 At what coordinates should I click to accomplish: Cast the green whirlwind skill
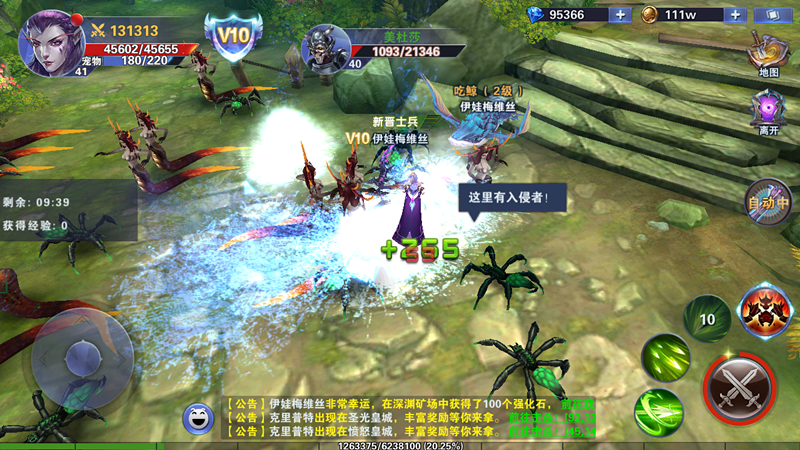(x=658, y=410)
